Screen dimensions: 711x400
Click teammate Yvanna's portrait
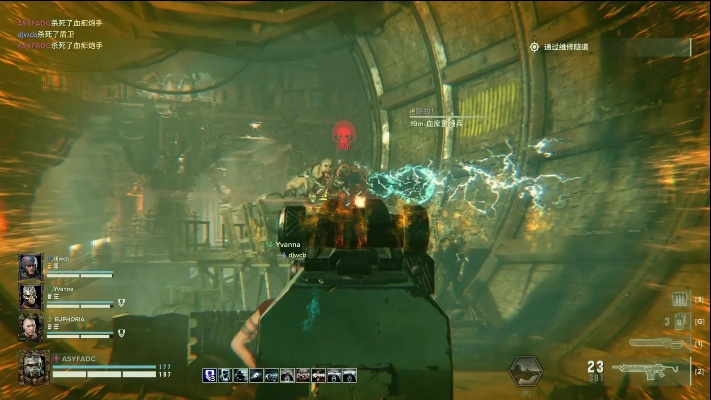pyautogui.click(x=30, y=297)
